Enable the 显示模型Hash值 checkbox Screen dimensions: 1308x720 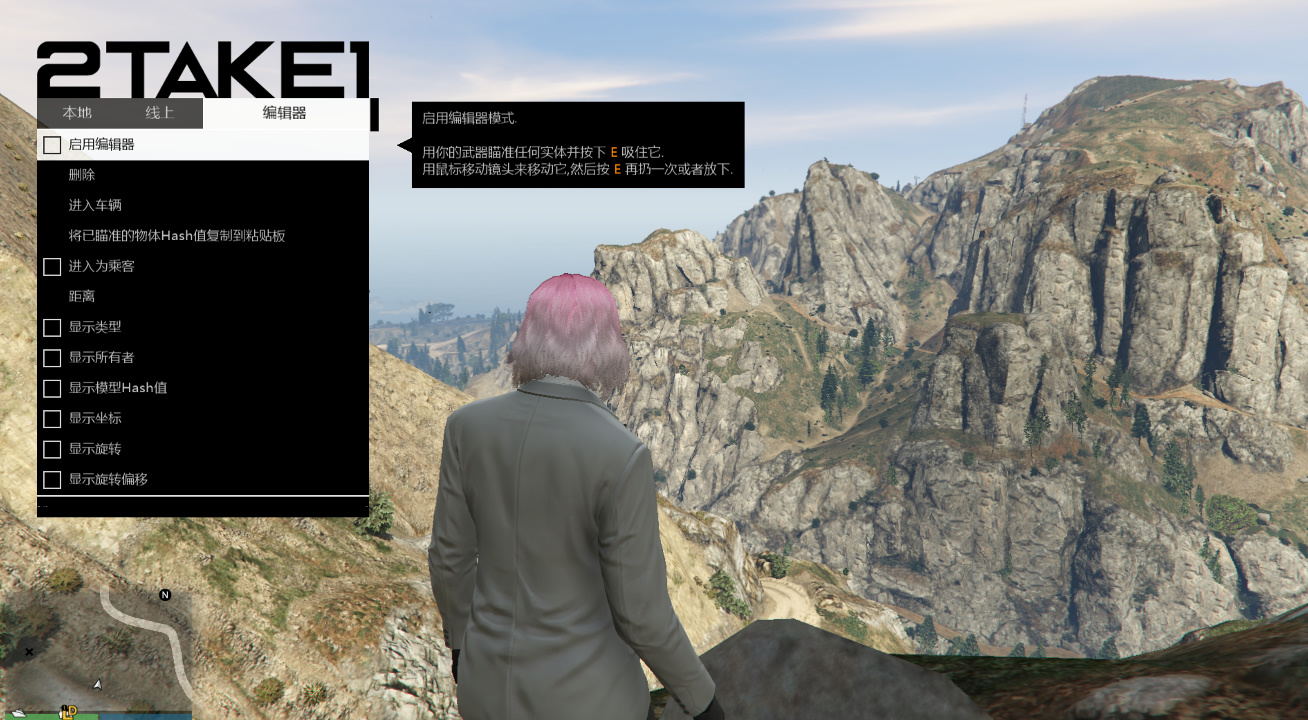pyautogui.click(x=52, y=388)
